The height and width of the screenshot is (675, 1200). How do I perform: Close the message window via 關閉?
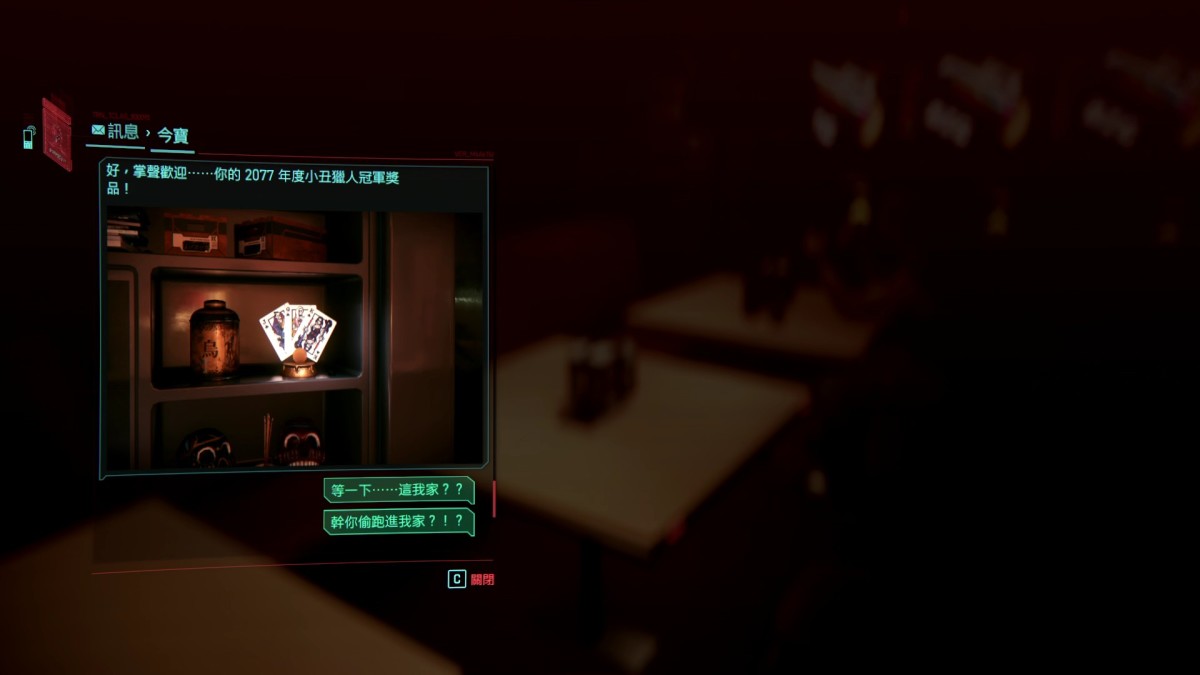pos(471,579)
